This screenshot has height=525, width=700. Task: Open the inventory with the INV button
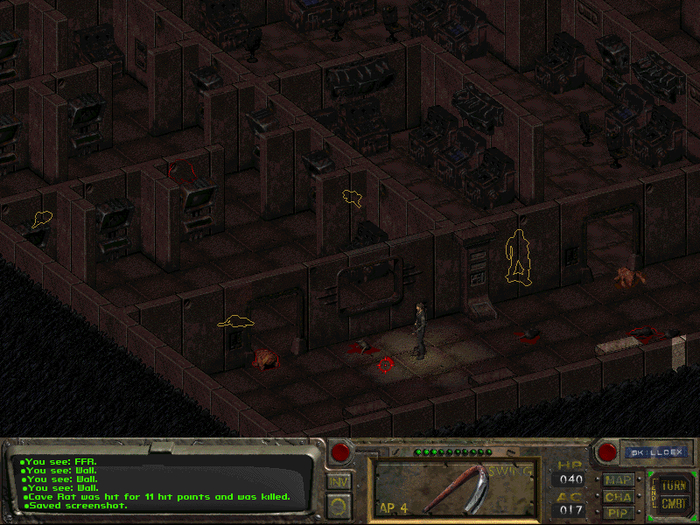[339, 481]
